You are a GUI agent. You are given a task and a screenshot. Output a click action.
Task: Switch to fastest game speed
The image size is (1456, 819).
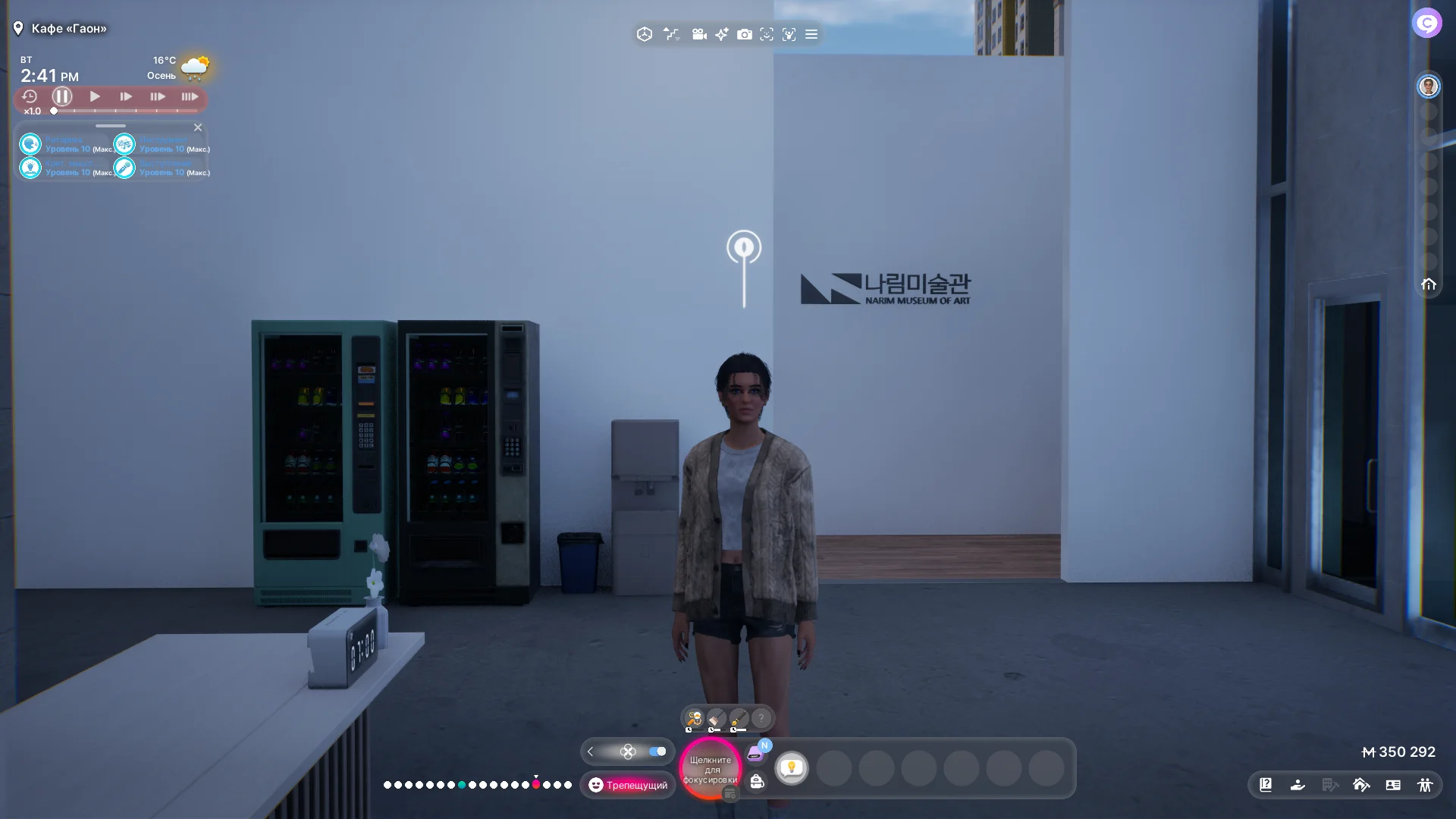tap(190, 96)
